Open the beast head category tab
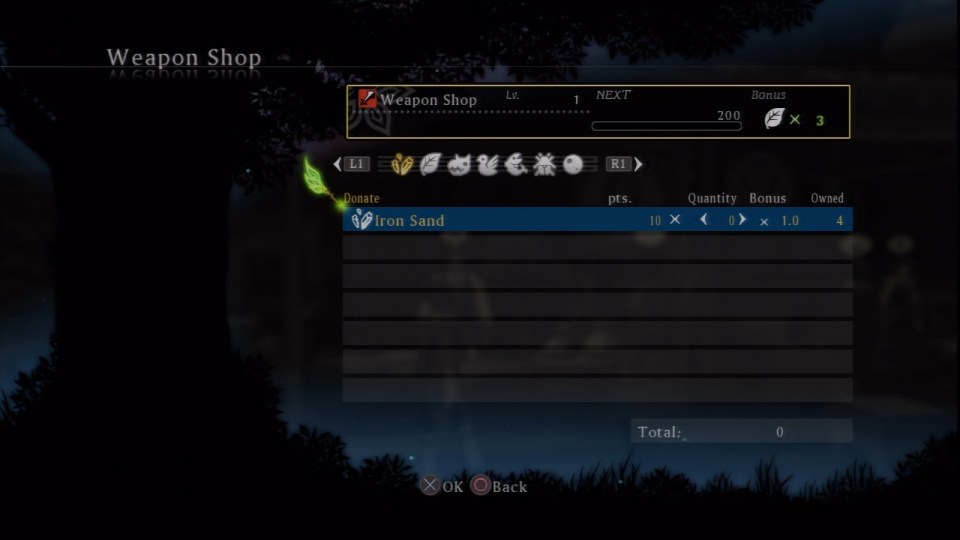 click(x=459, y=164)
